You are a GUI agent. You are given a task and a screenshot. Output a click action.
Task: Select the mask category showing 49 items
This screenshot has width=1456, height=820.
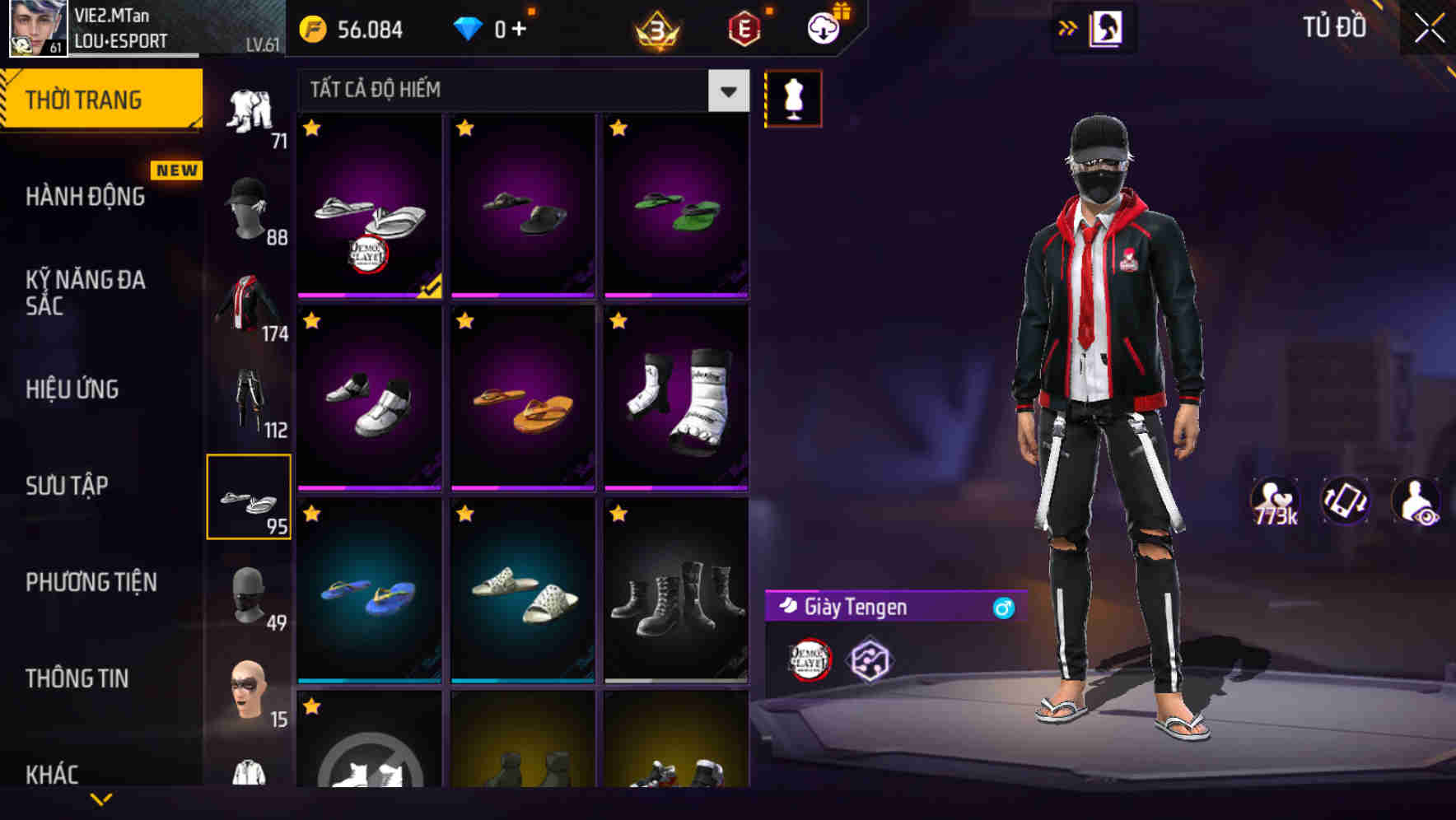point(250,593)
